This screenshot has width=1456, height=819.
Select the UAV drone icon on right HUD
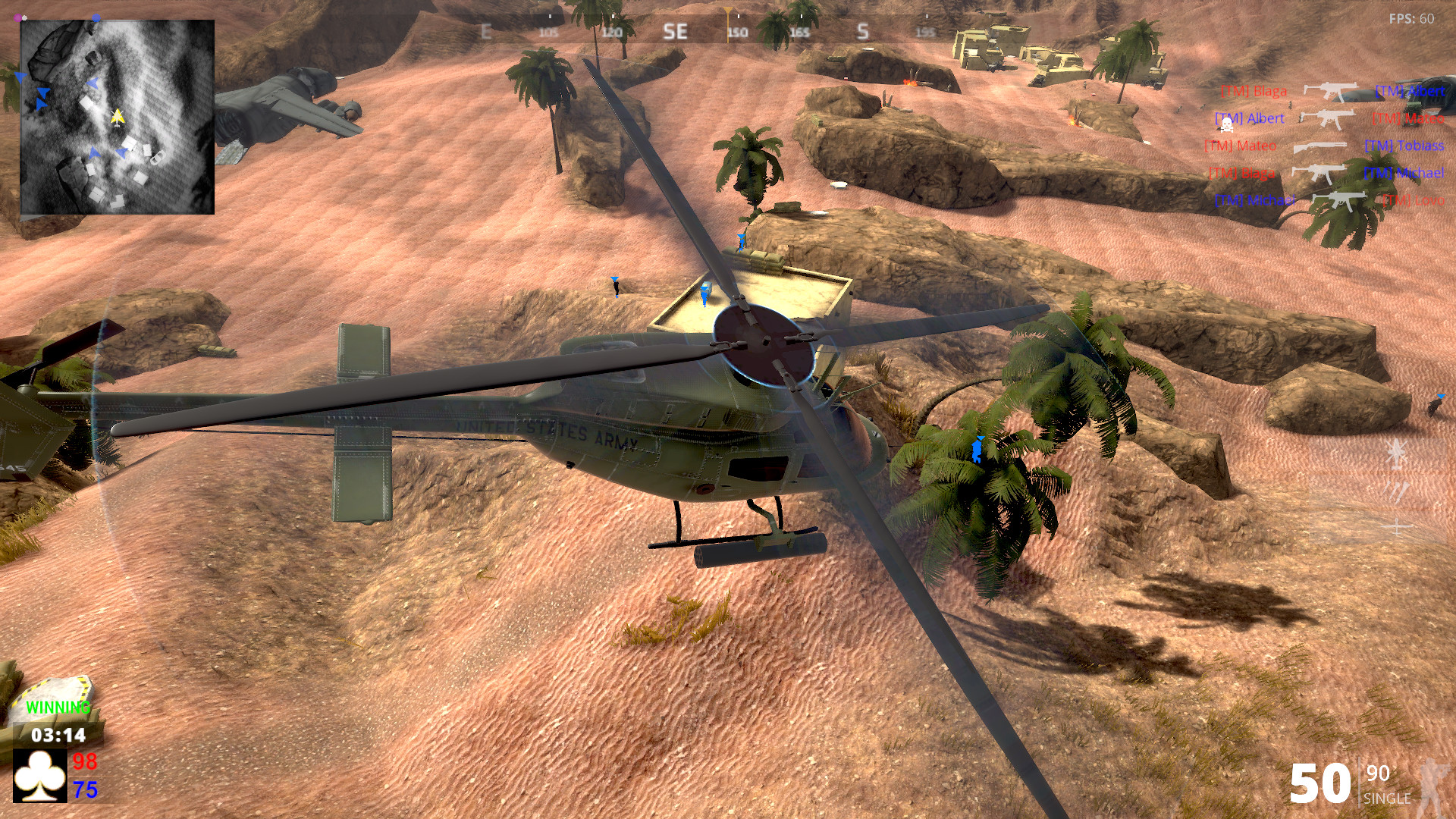(1398, 526)
